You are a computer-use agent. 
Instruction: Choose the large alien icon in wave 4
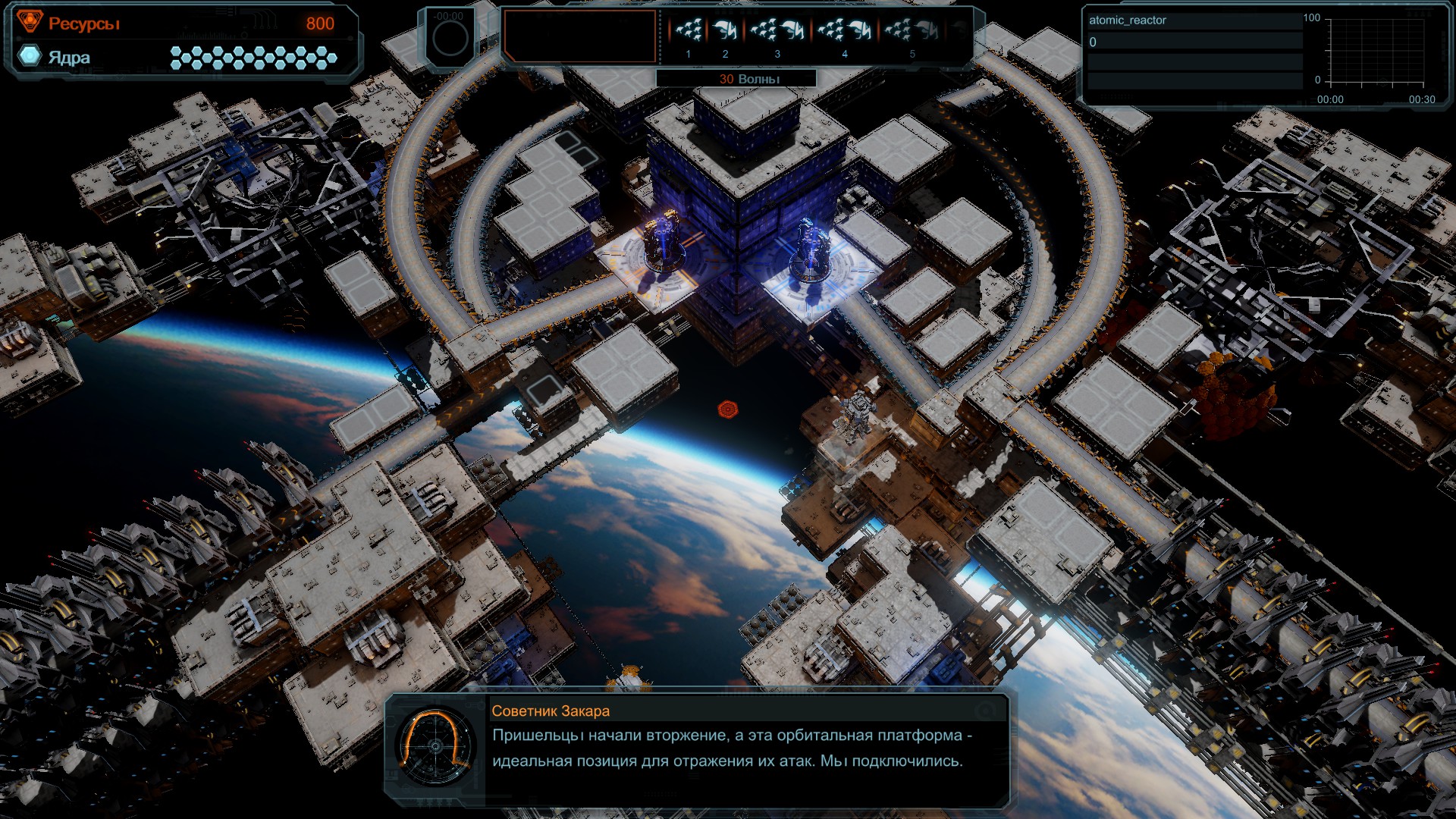coord(861,31)
